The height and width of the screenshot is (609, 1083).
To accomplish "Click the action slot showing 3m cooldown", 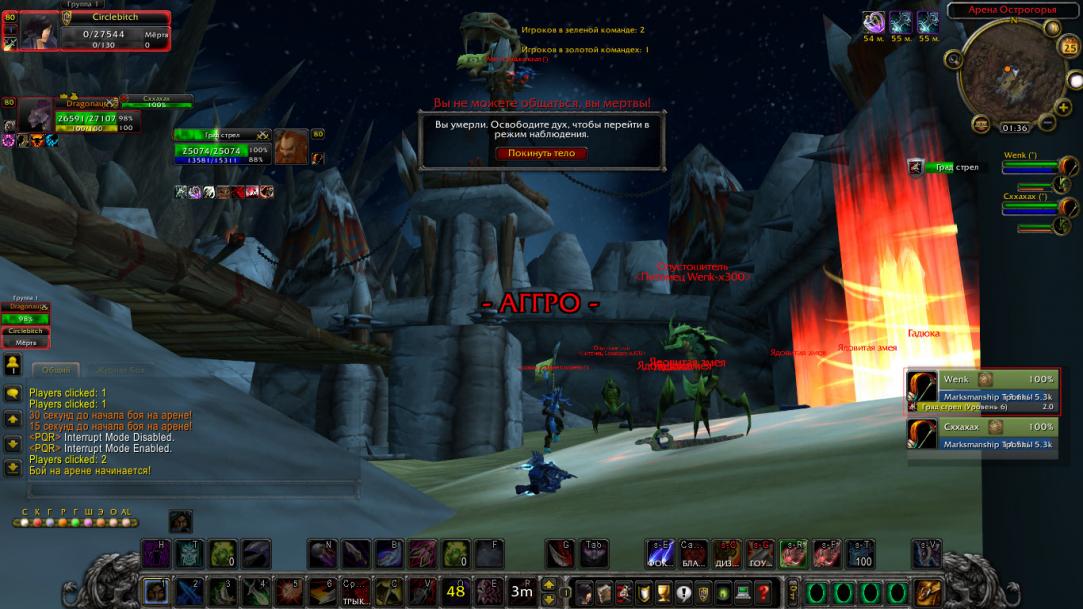I will tap(521, 590).
